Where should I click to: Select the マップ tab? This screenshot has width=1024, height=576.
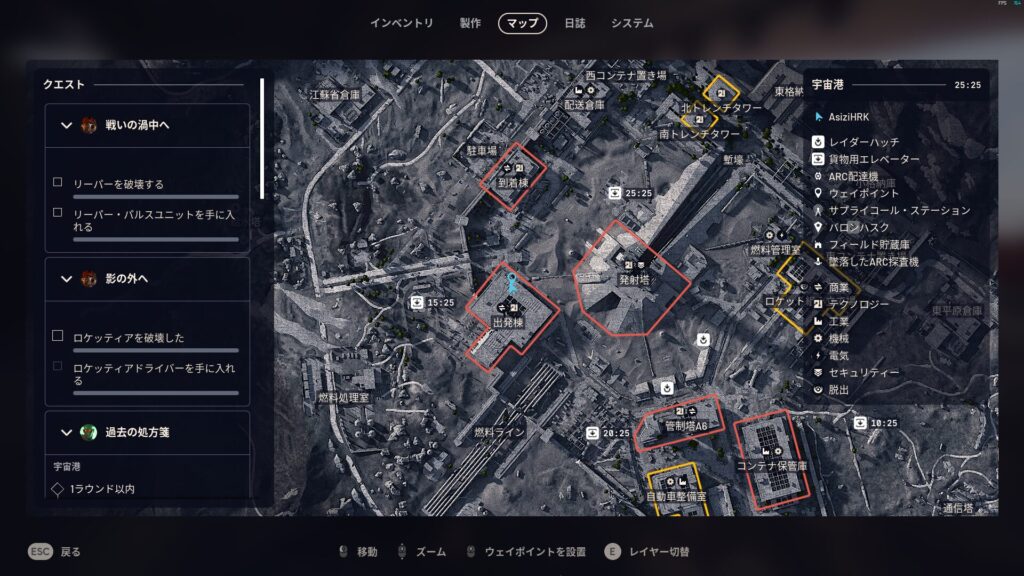point(522,23)
